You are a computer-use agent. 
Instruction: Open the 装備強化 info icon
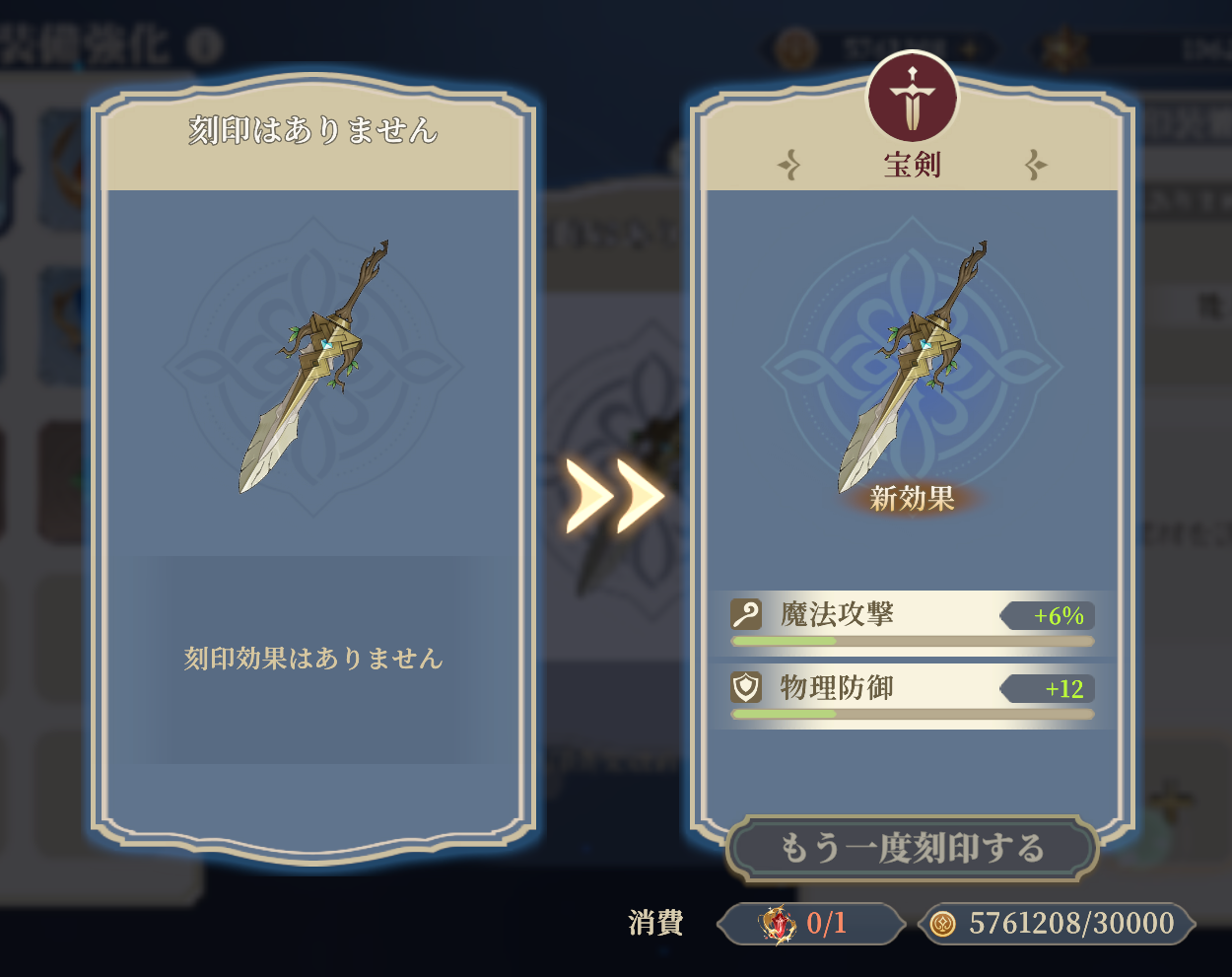[x=205, y=45]
